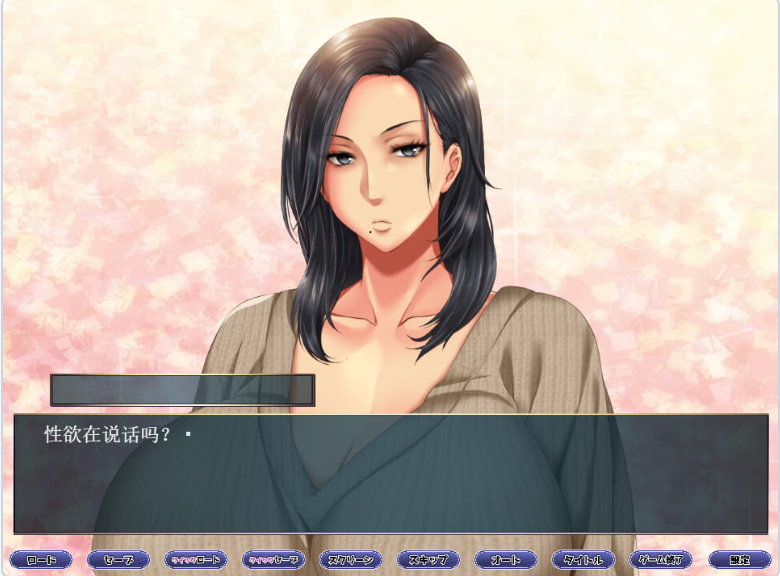Open the セーブ (Save) menu
780x576 pixels.
pos(118,560)
